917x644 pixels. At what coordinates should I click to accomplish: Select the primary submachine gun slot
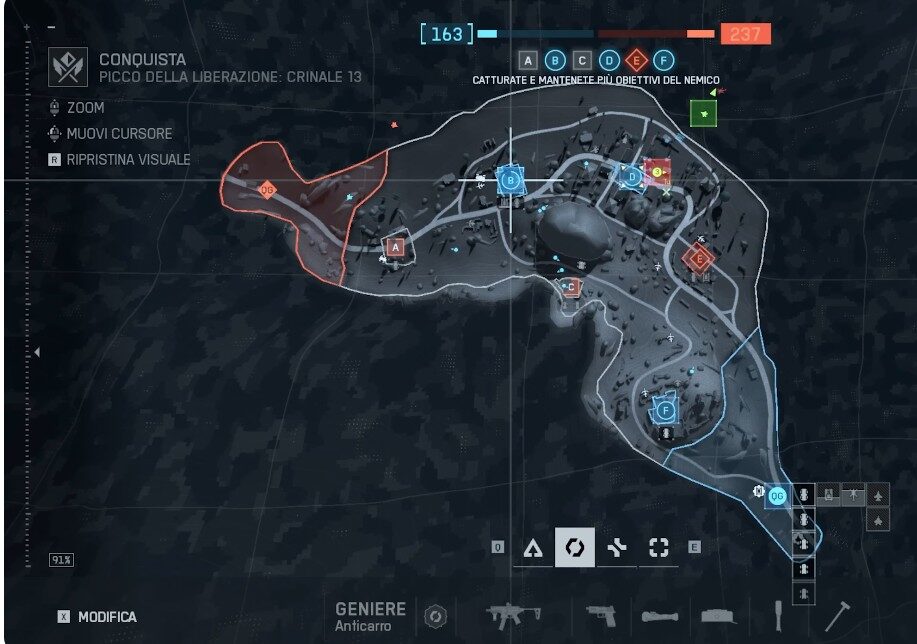tap(513, 615)
